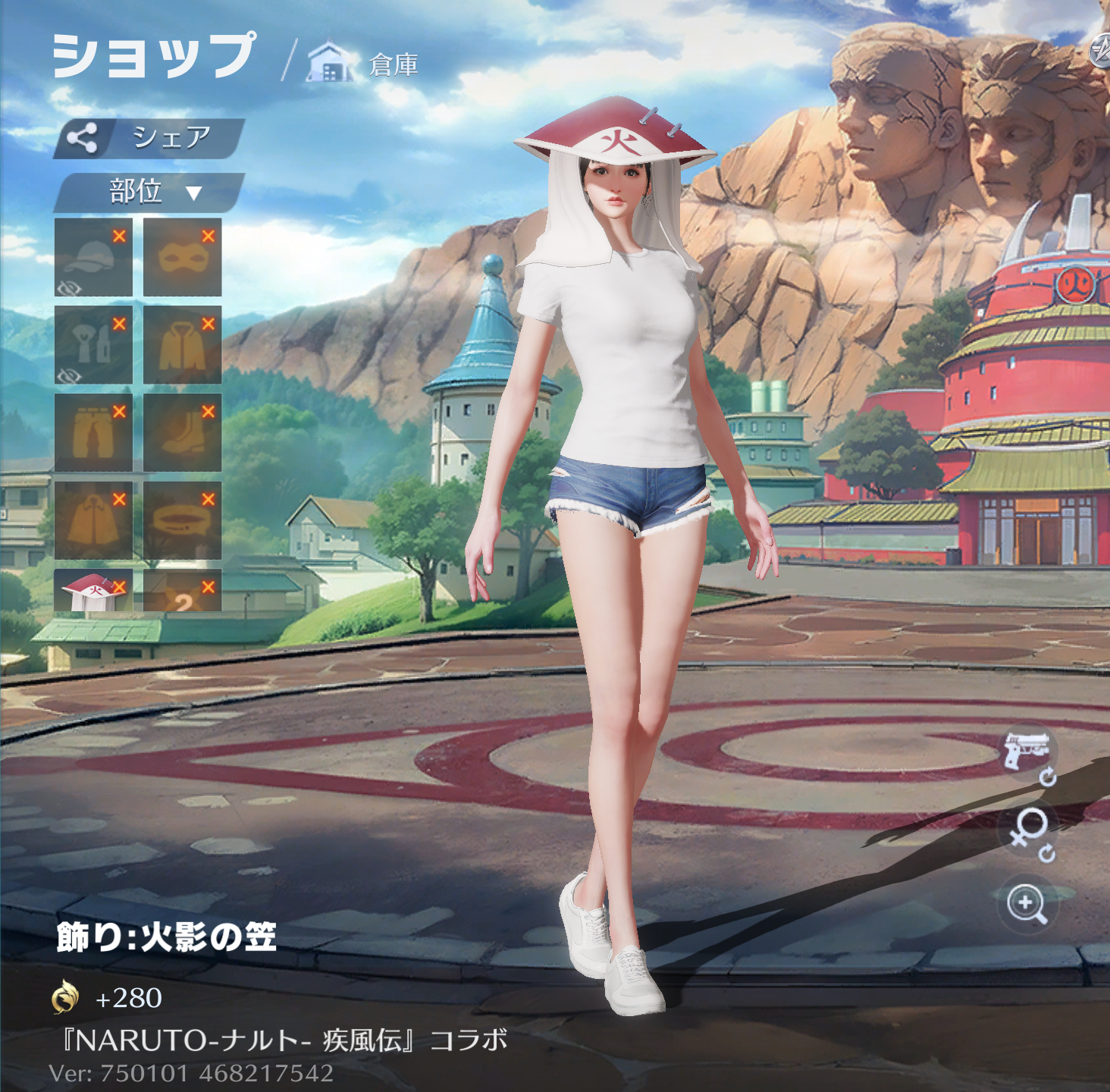This screenshot has width=1110, height=1092.
Task: Select the jacket outerwear slot
Action: [182, 345]
